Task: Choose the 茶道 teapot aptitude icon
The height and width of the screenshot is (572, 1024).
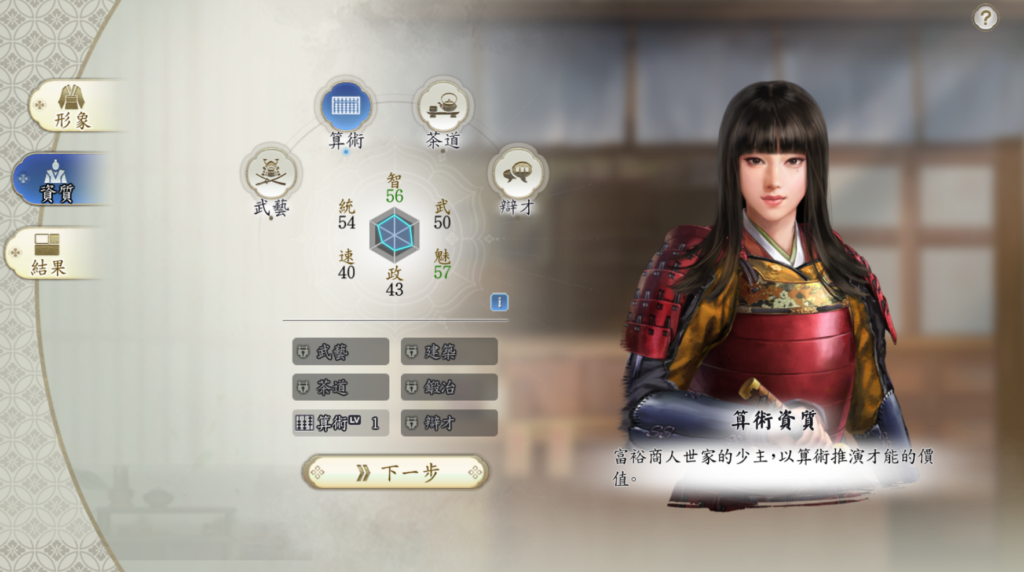Action: (443, 106)
